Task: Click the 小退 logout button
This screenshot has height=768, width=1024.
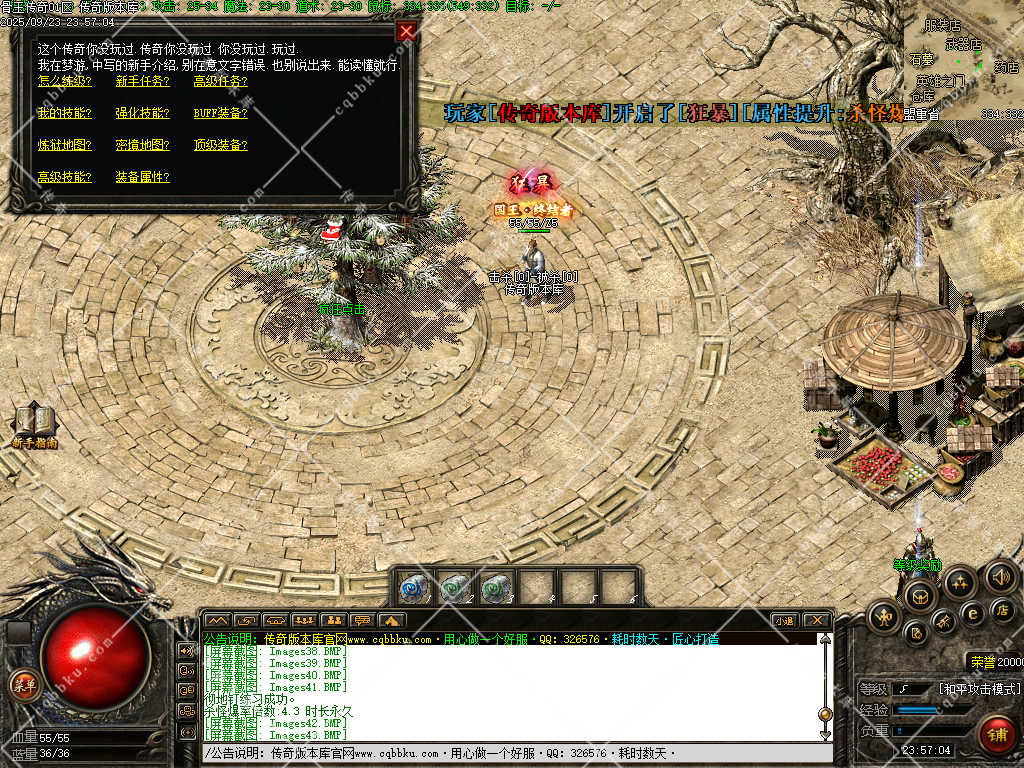Action: (785, 620)
